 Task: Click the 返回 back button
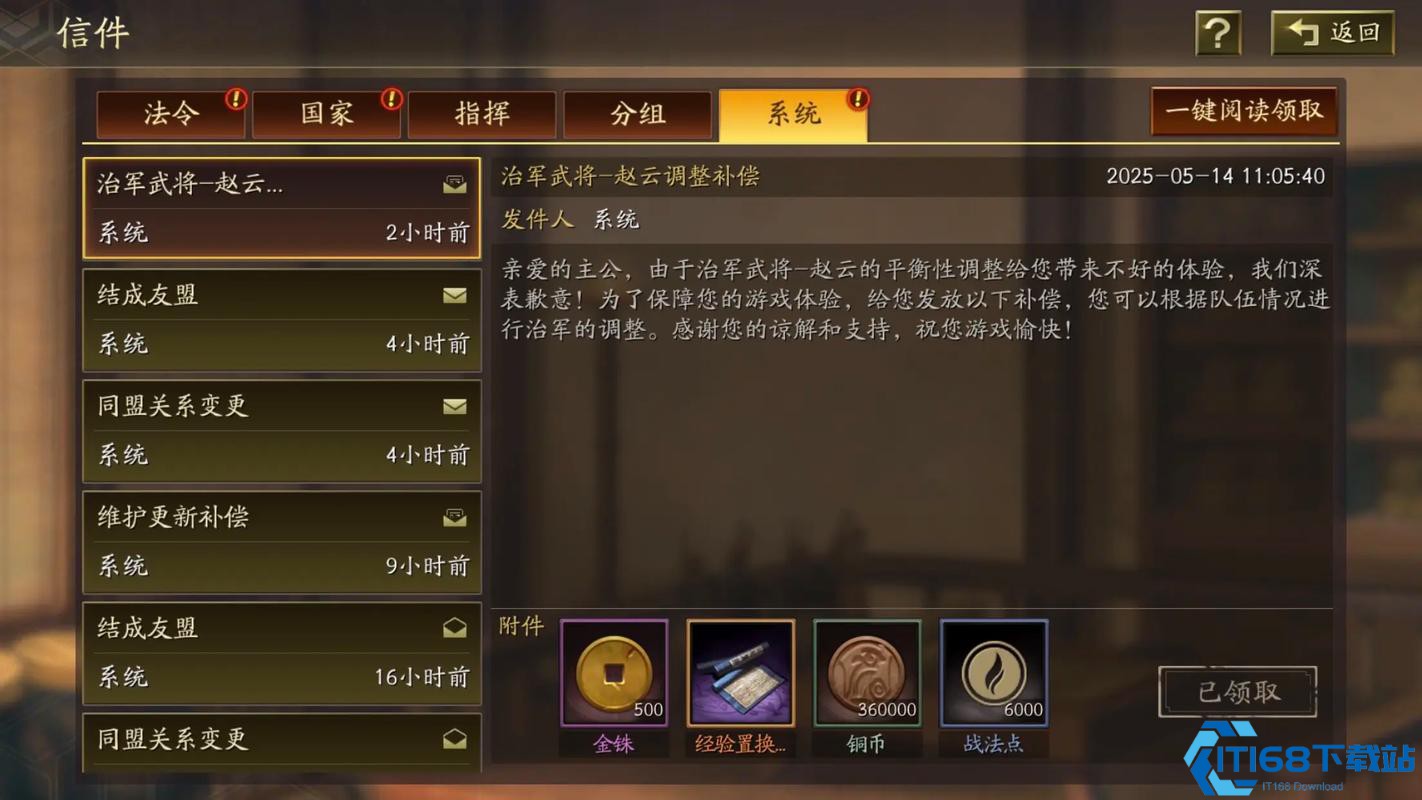[1330, 31]
